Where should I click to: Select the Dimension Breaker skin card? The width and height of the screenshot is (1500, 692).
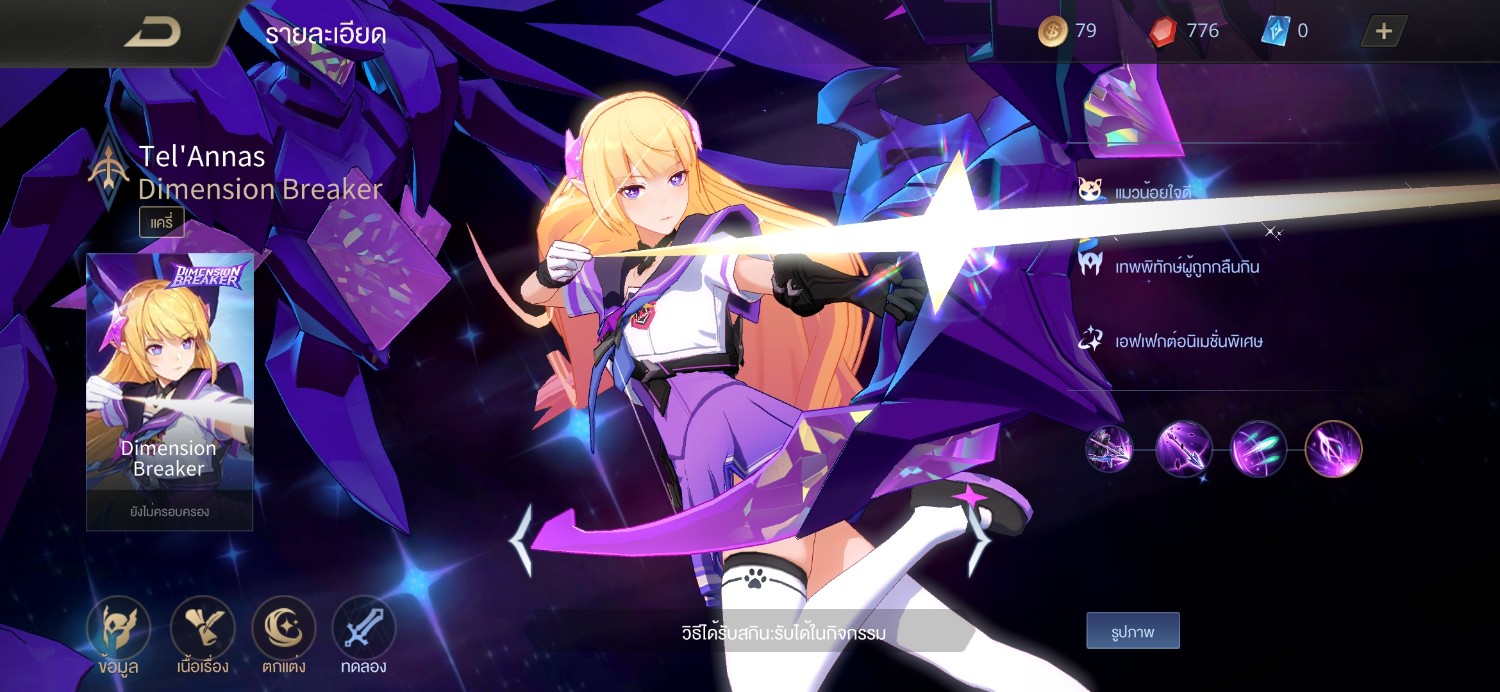(169, 390)
